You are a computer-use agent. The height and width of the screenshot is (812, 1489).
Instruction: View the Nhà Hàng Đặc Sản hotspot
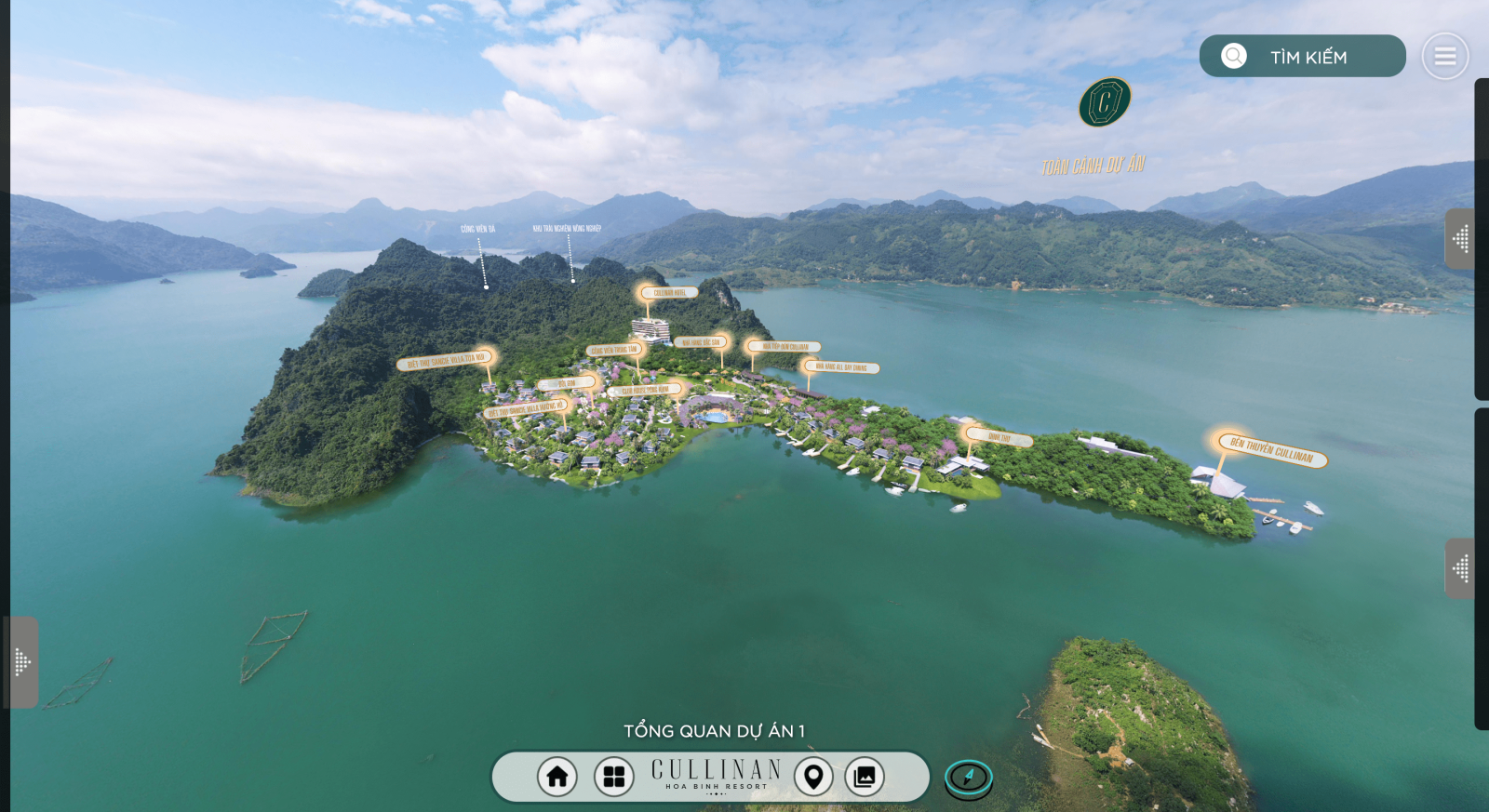pyautogui.click(x=701, y=342)
